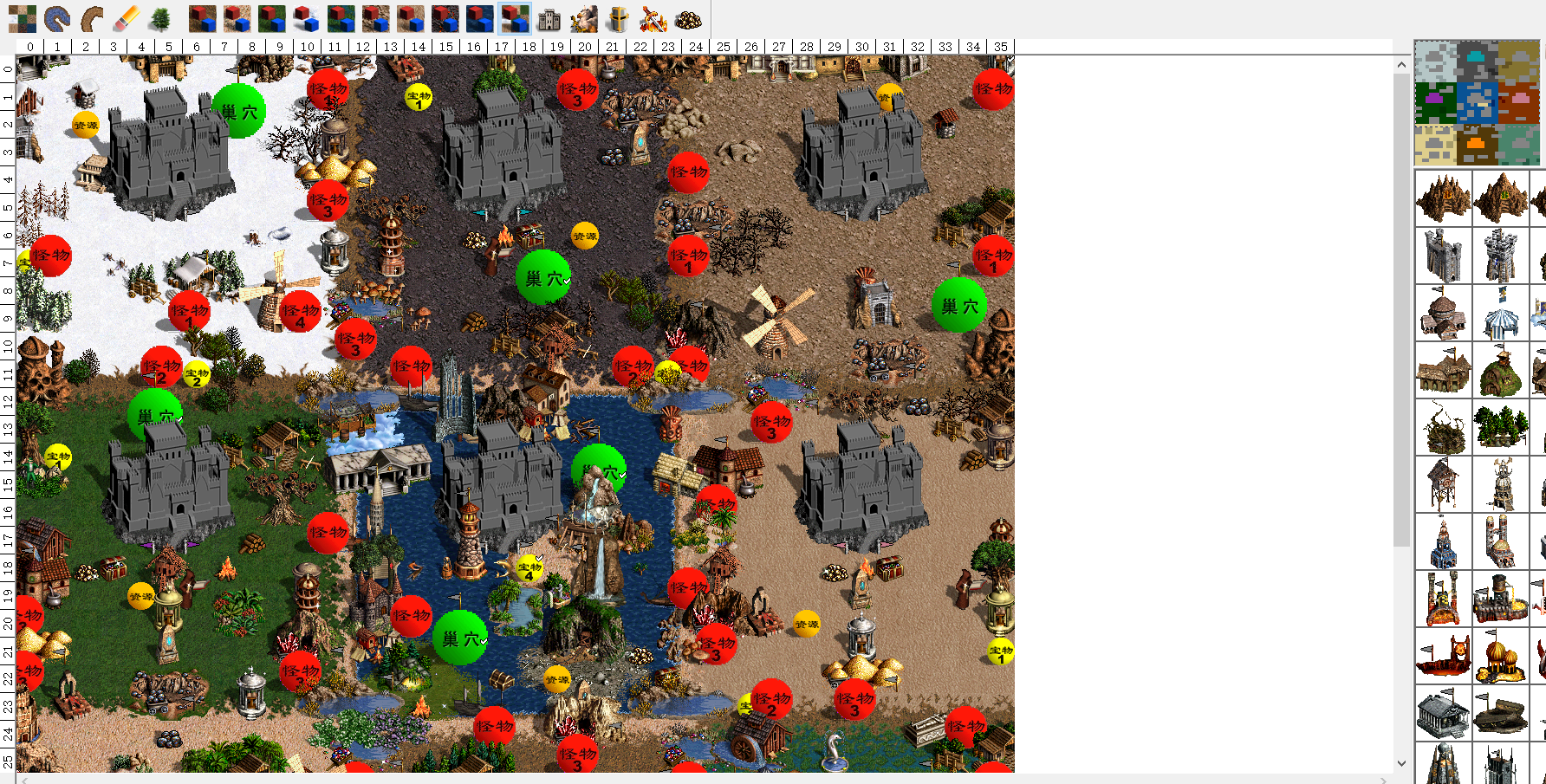The width and height of the screenshot is (1546, 784).
Task: Click the map's vertical scrollbar down arrow
Action: [x=1402, y=763]
